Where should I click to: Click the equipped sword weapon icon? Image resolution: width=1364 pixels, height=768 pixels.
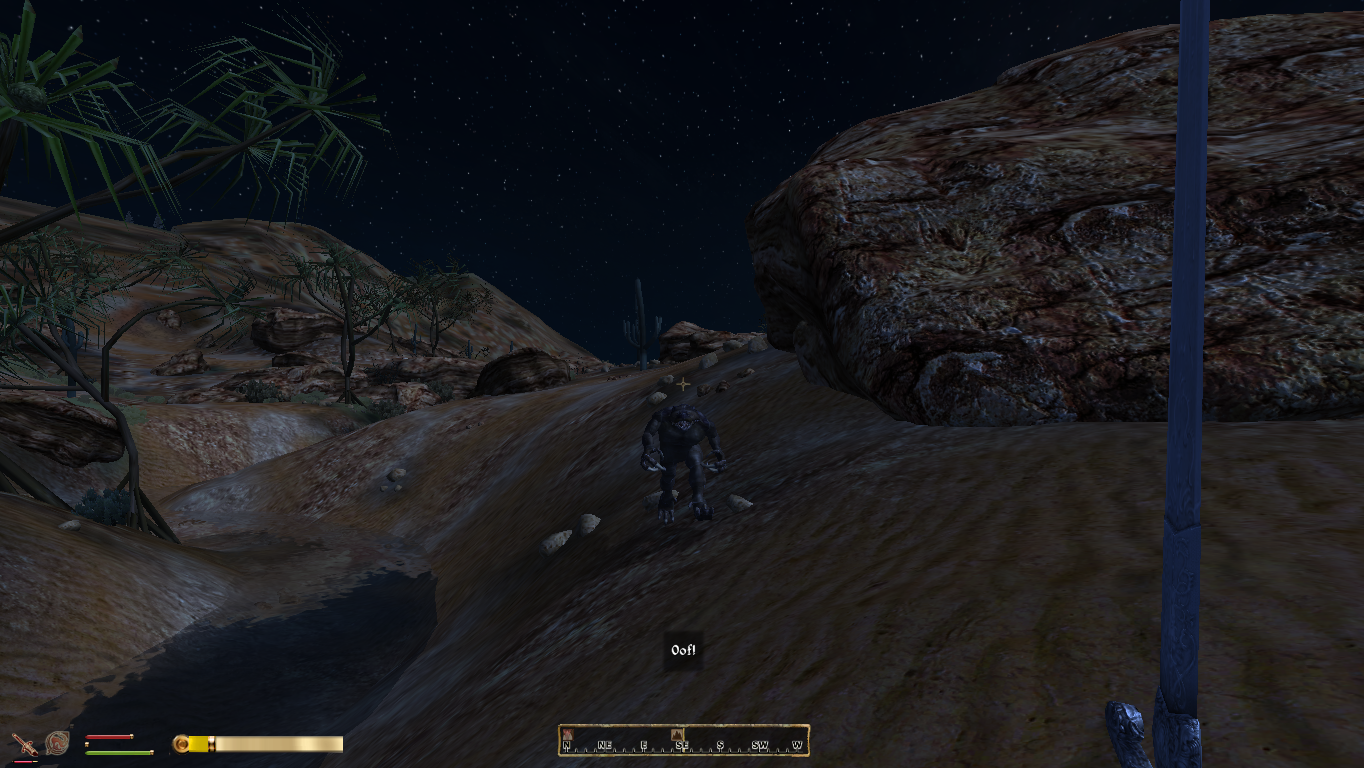(23, 744)
